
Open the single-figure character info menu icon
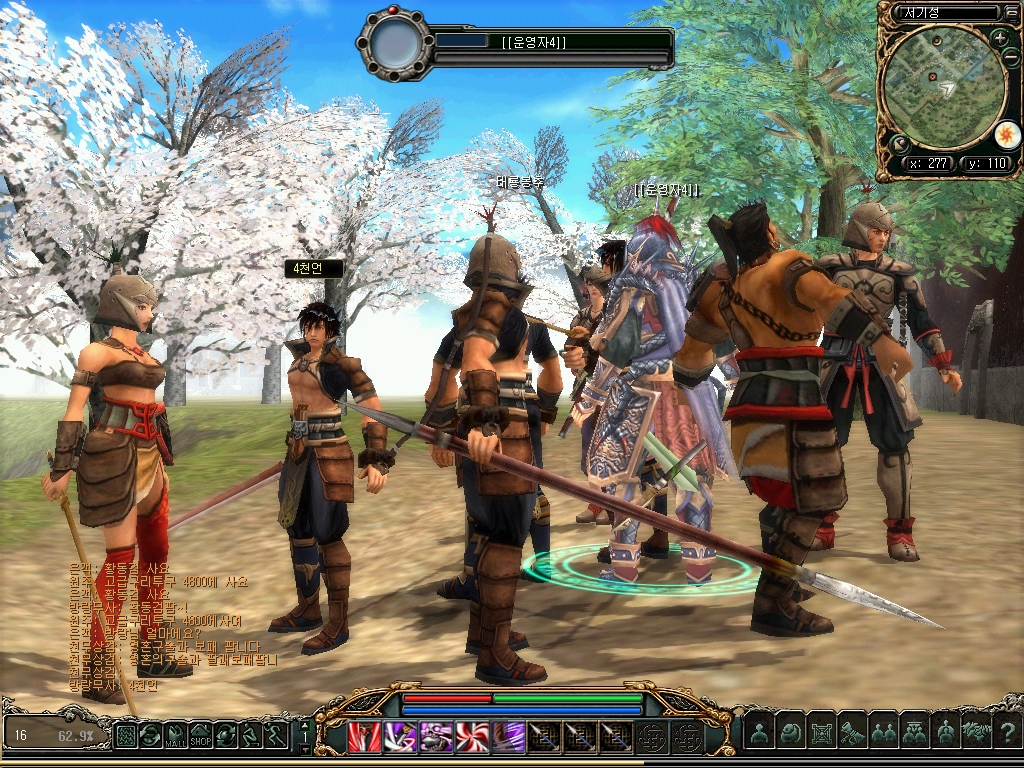click(759, 734)
